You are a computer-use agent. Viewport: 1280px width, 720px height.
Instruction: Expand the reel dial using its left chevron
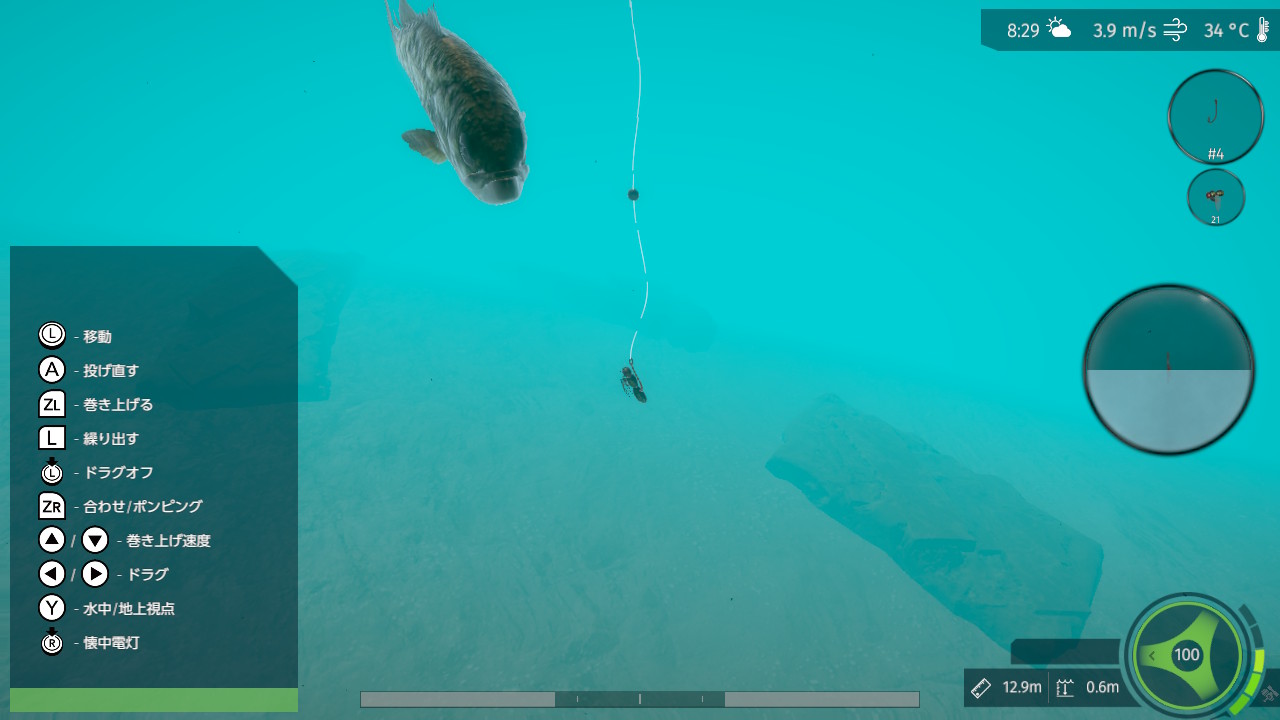click(x=1152, y=655)
